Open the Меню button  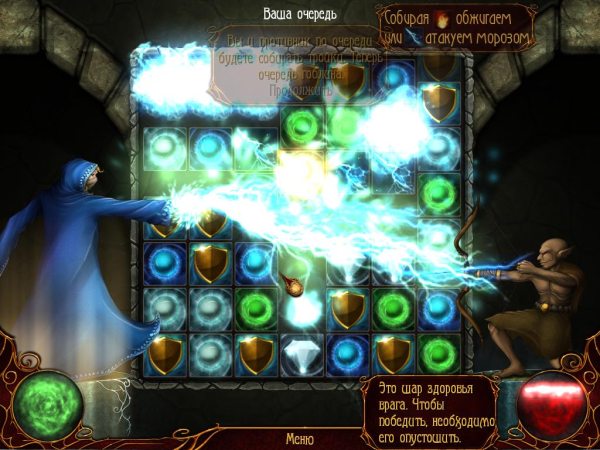(299, 438)
